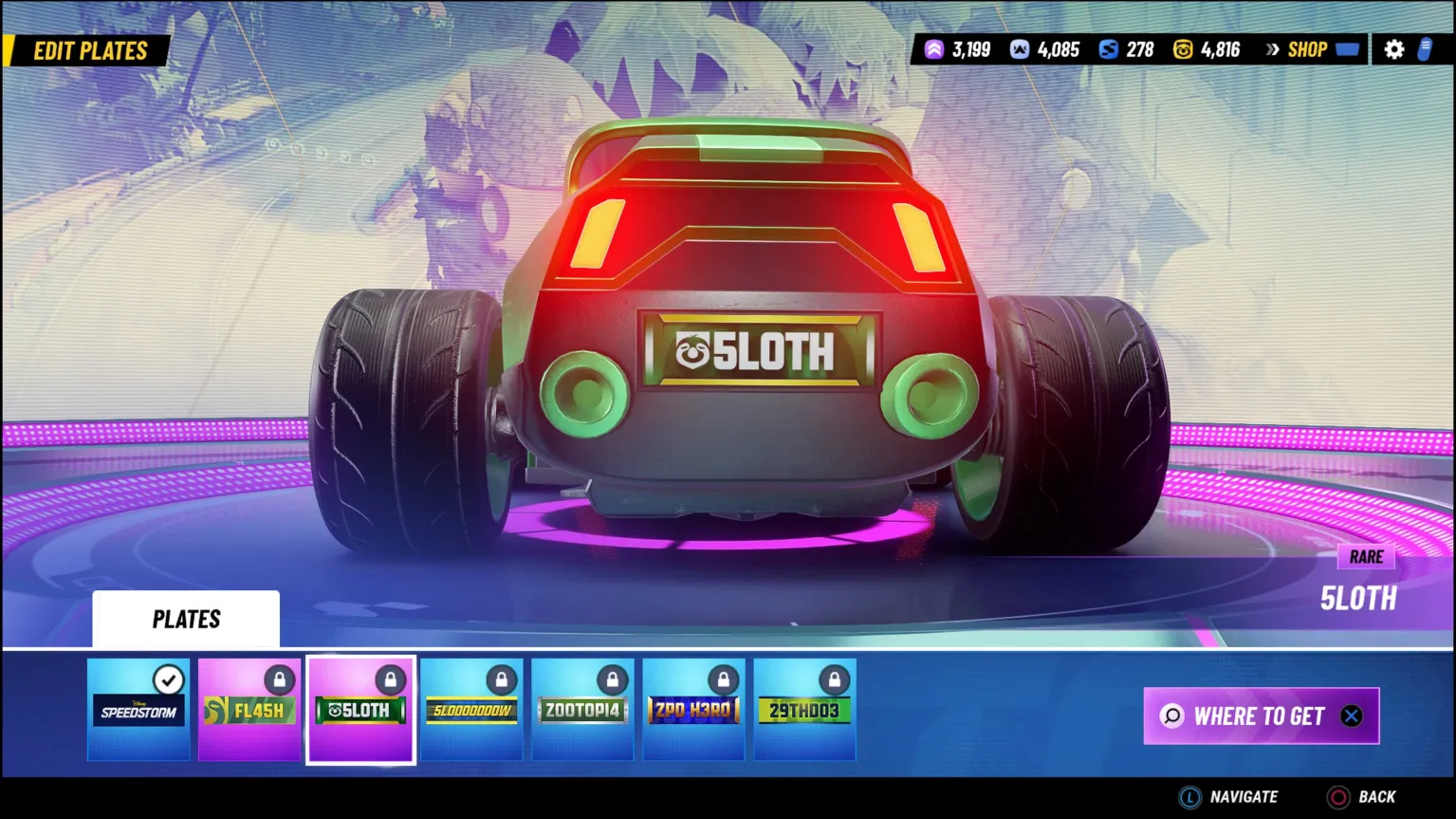Open the settings gear menu
The height and width of the screenshot is (819, 1456).
(1393, 50)
